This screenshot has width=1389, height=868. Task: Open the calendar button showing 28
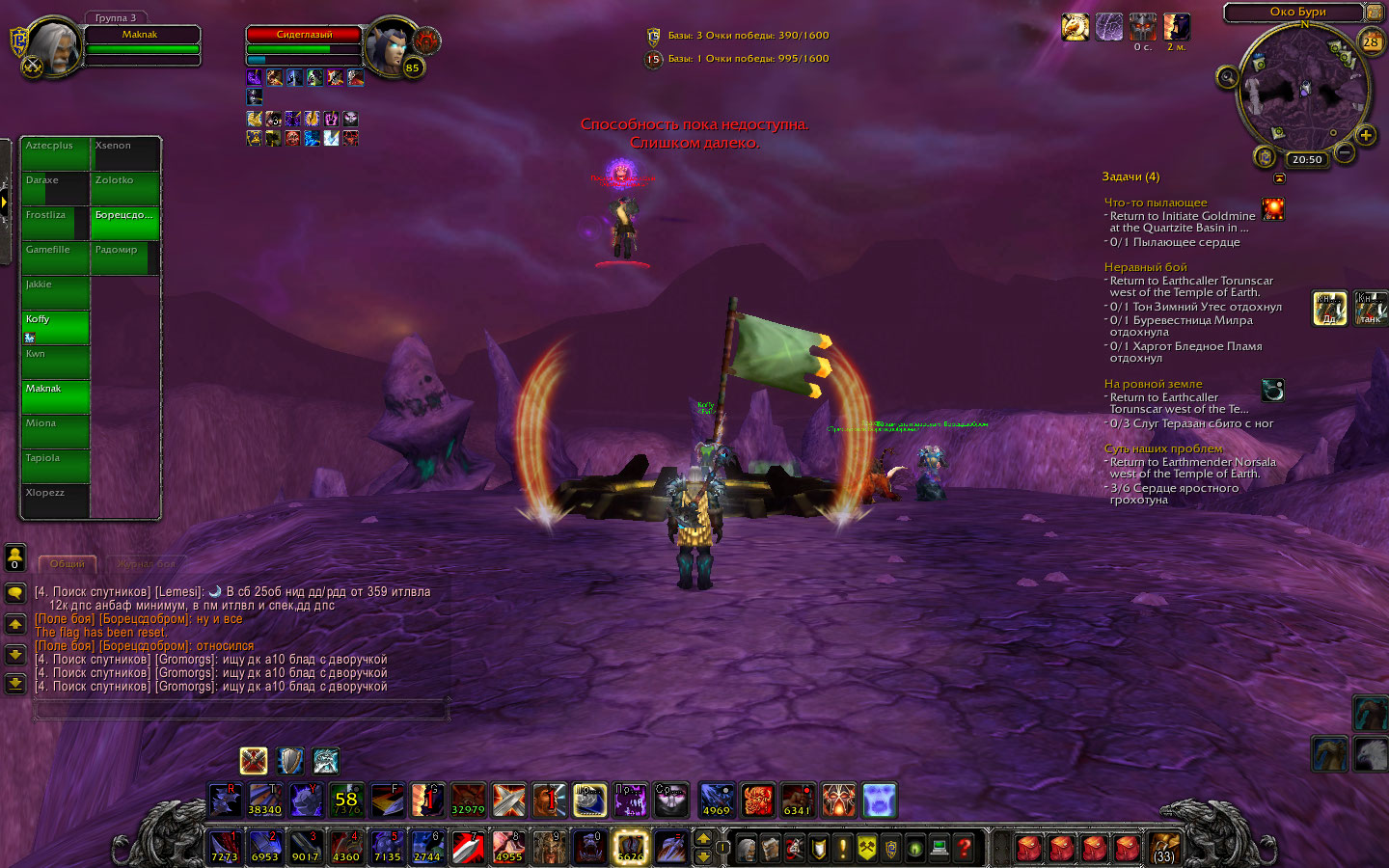[x=1371, y=42]
